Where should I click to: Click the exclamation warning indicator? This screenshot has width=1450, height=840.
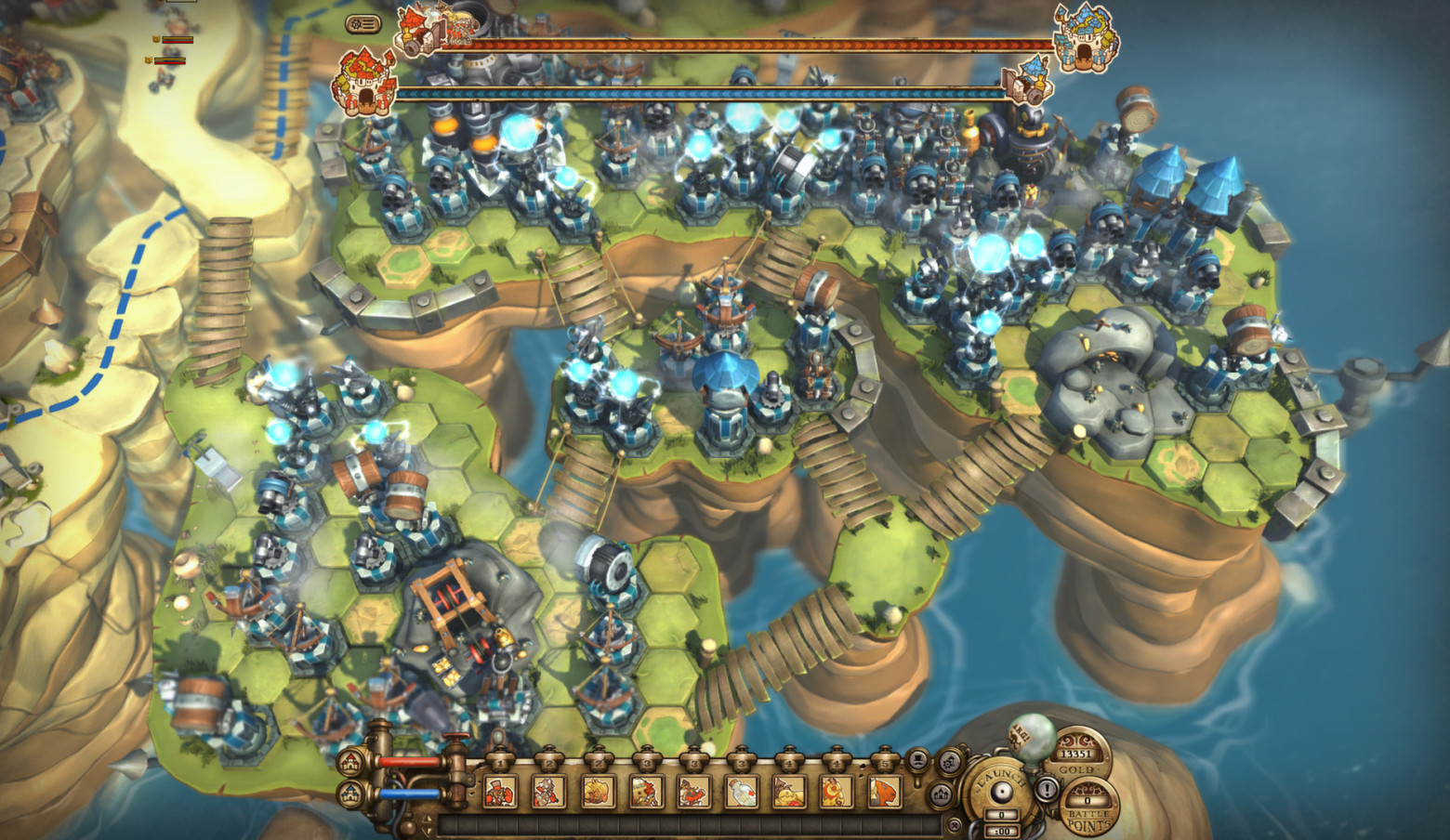tap(1047, 791)
